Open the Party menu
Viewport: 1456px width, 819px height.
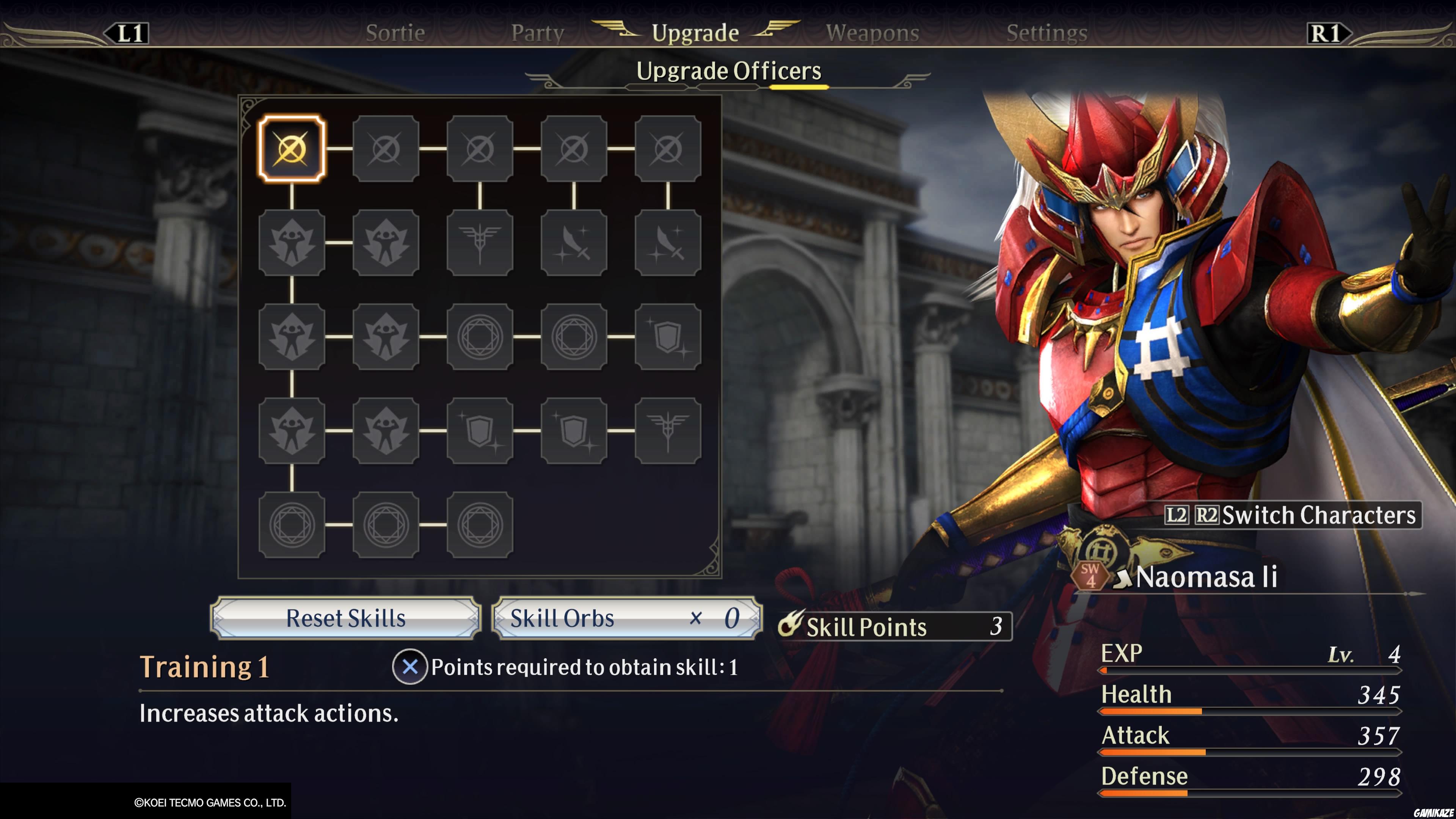tap(537, 32)
